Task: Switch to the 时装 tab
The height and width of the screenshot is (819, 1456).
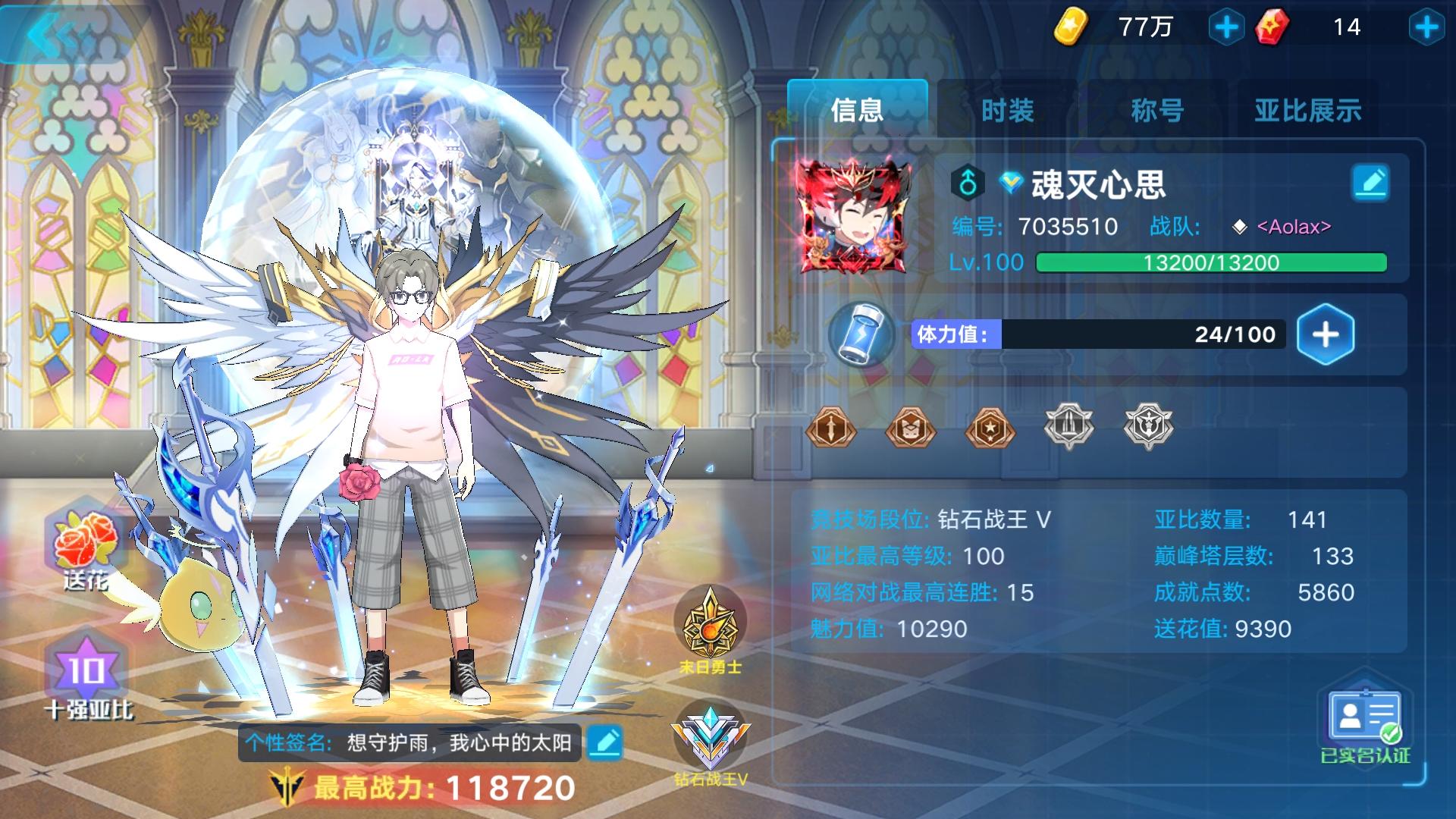Action: (x=1009, y=111)
